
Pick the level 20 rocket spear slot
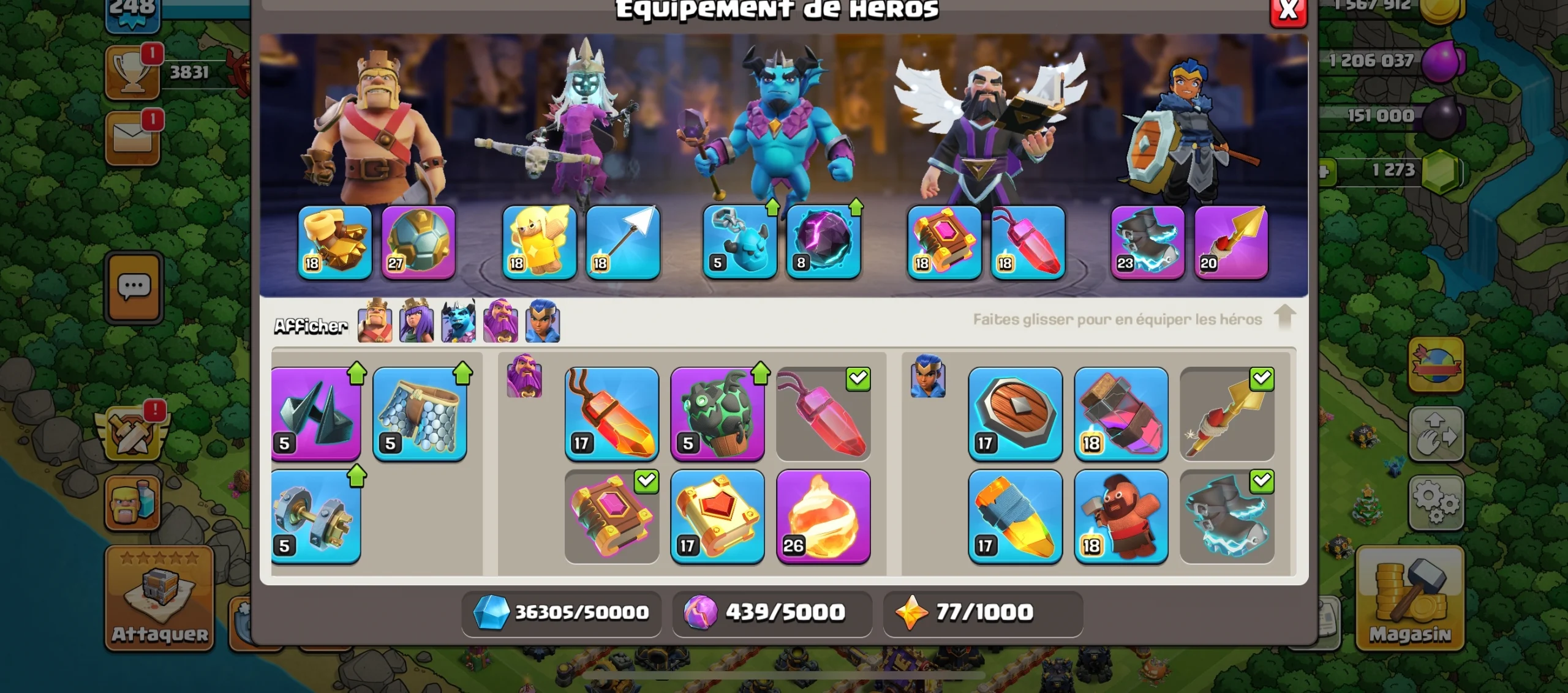click(1231, 242)
